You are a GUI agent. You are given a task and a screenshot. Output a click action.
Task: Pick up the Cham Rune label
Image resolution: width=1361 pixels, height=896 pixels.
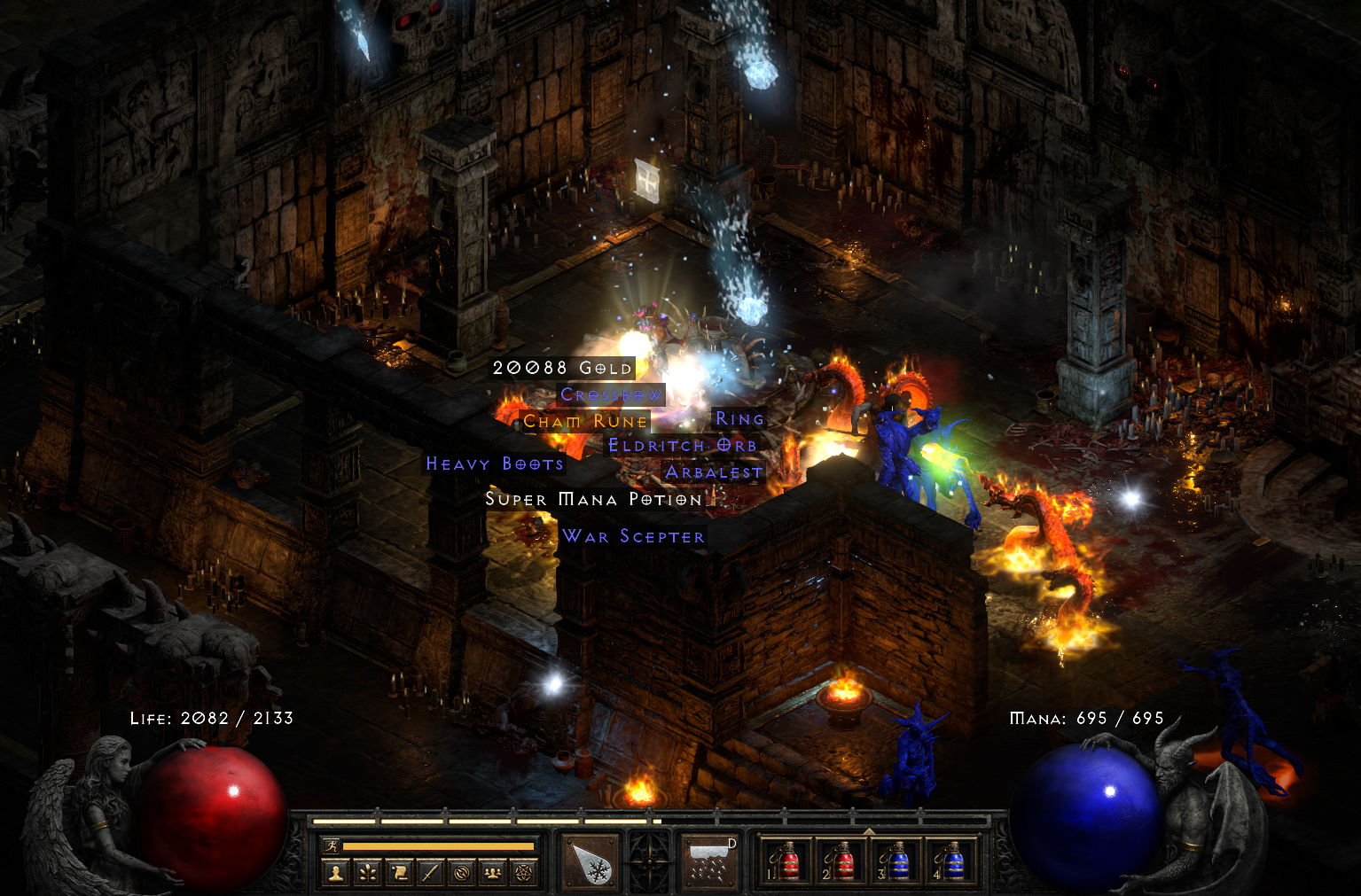[584, 421]
